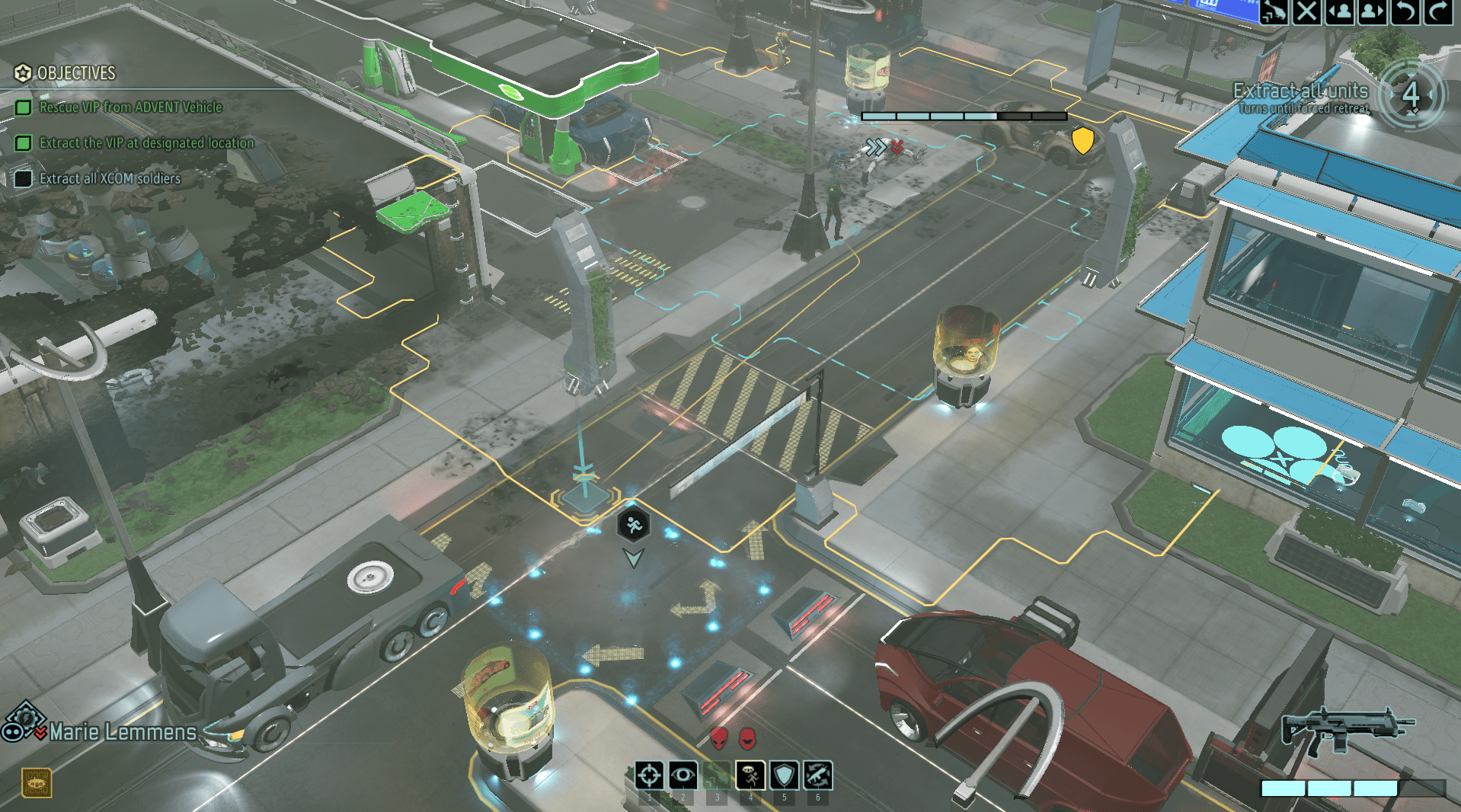The width and height of the screenshot is (1461, 812).
Task: Click the X end turn button
Action: coord(1306,11)
